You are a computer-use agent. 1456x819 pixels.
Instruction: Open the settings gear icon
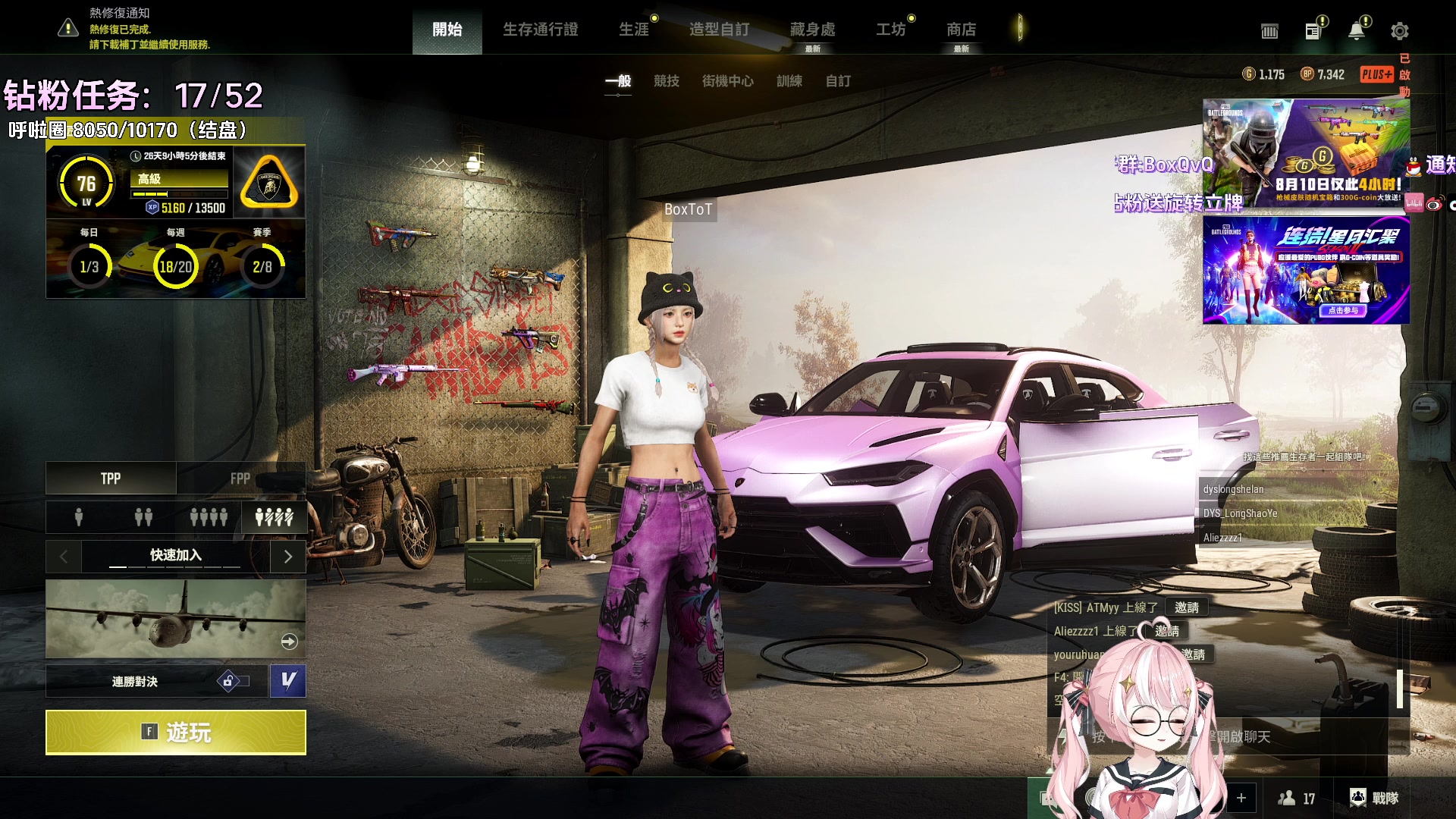point(1399,31)
